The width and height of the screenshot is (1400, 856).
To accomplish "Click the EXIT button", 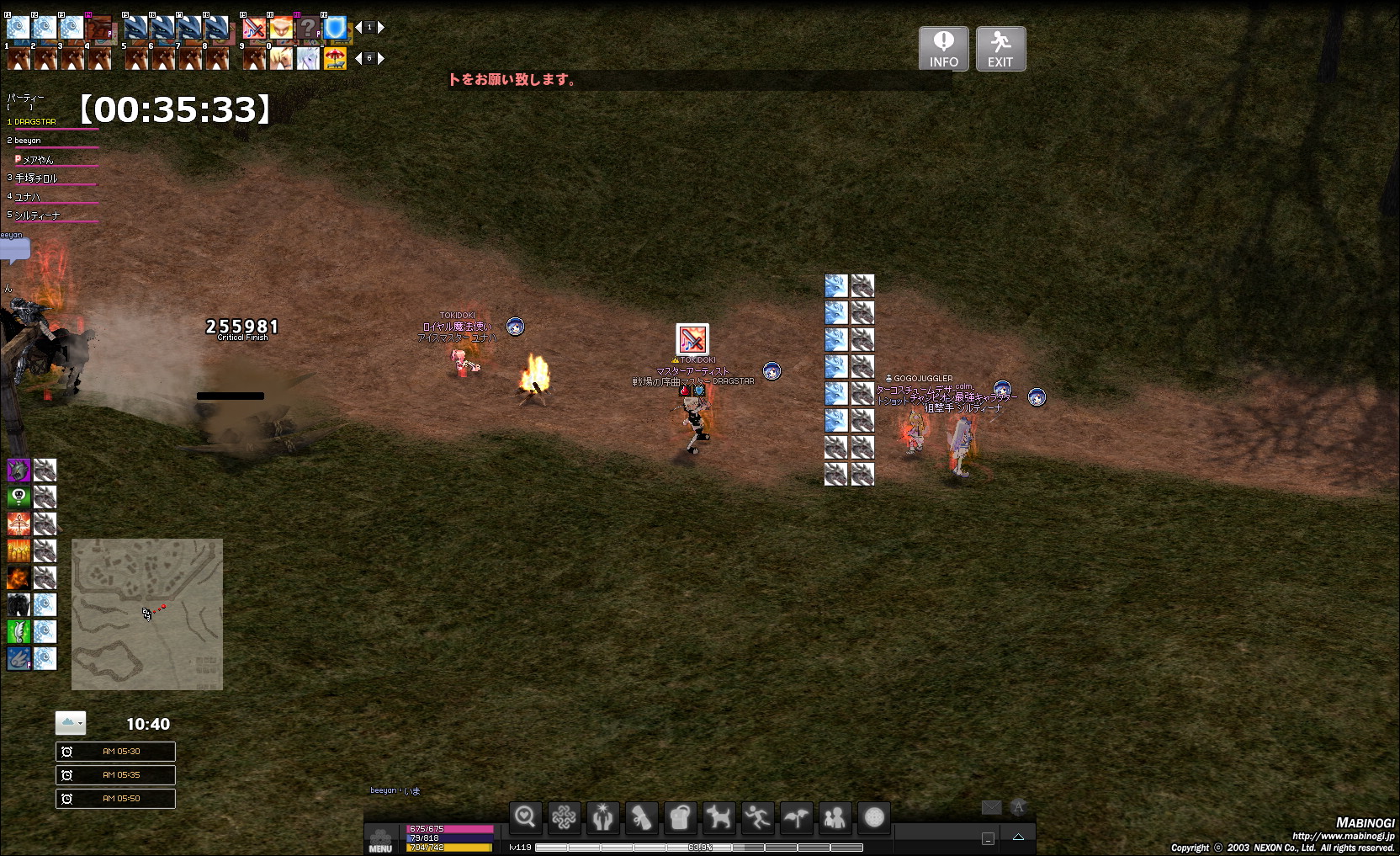I will point(1000,48).
